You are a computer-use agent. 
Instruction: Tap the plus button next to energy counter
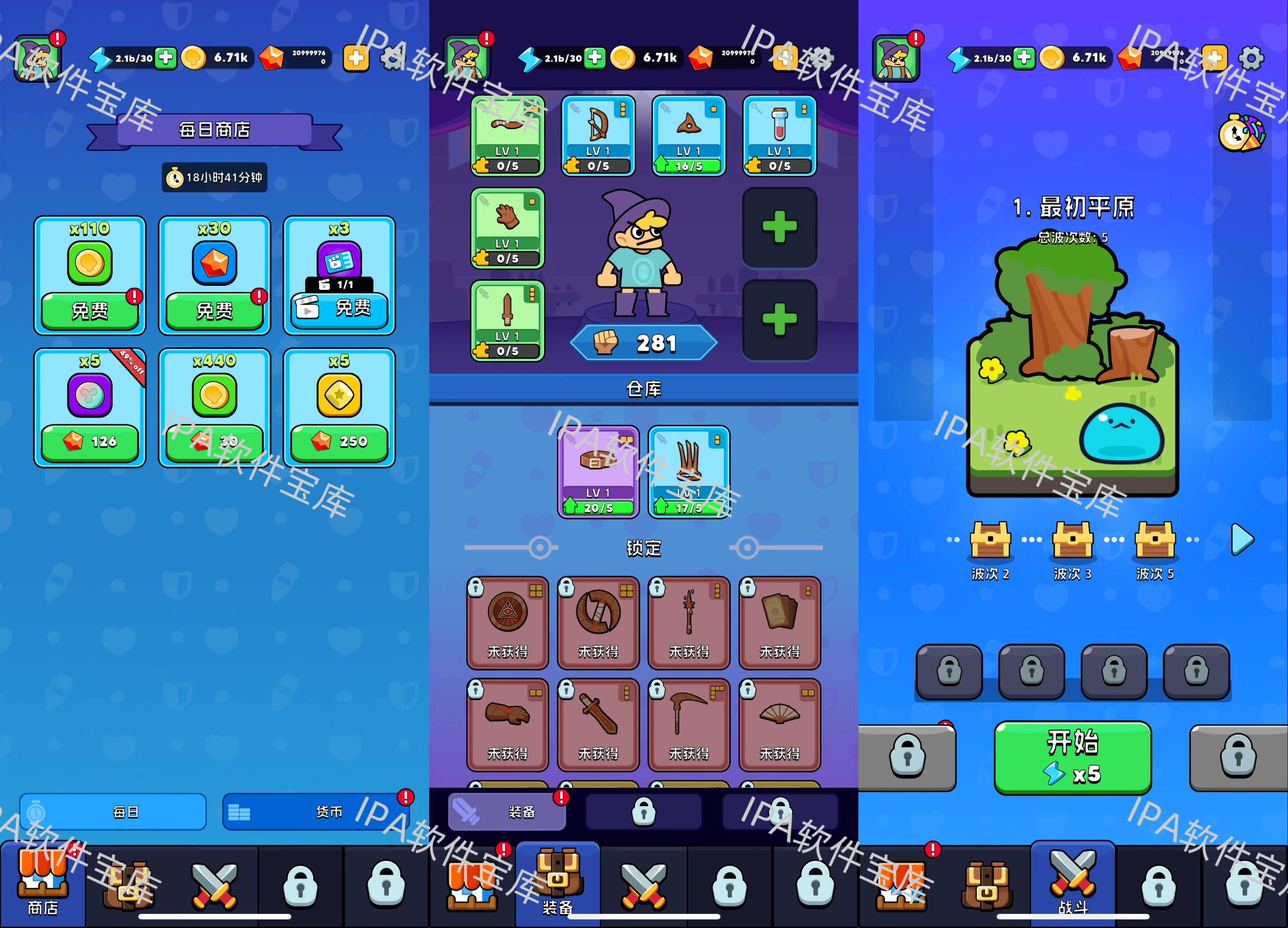165,58
